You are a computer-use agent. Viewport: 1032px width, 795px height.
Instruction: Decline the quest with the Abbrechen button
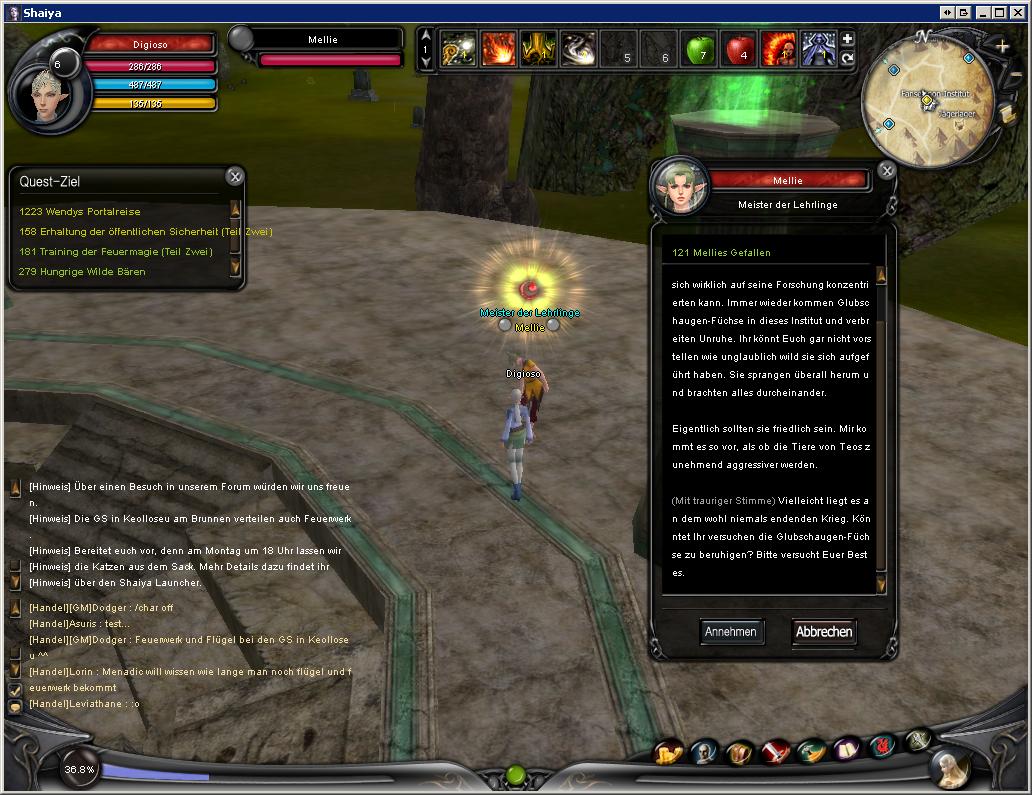click(824, 631)
